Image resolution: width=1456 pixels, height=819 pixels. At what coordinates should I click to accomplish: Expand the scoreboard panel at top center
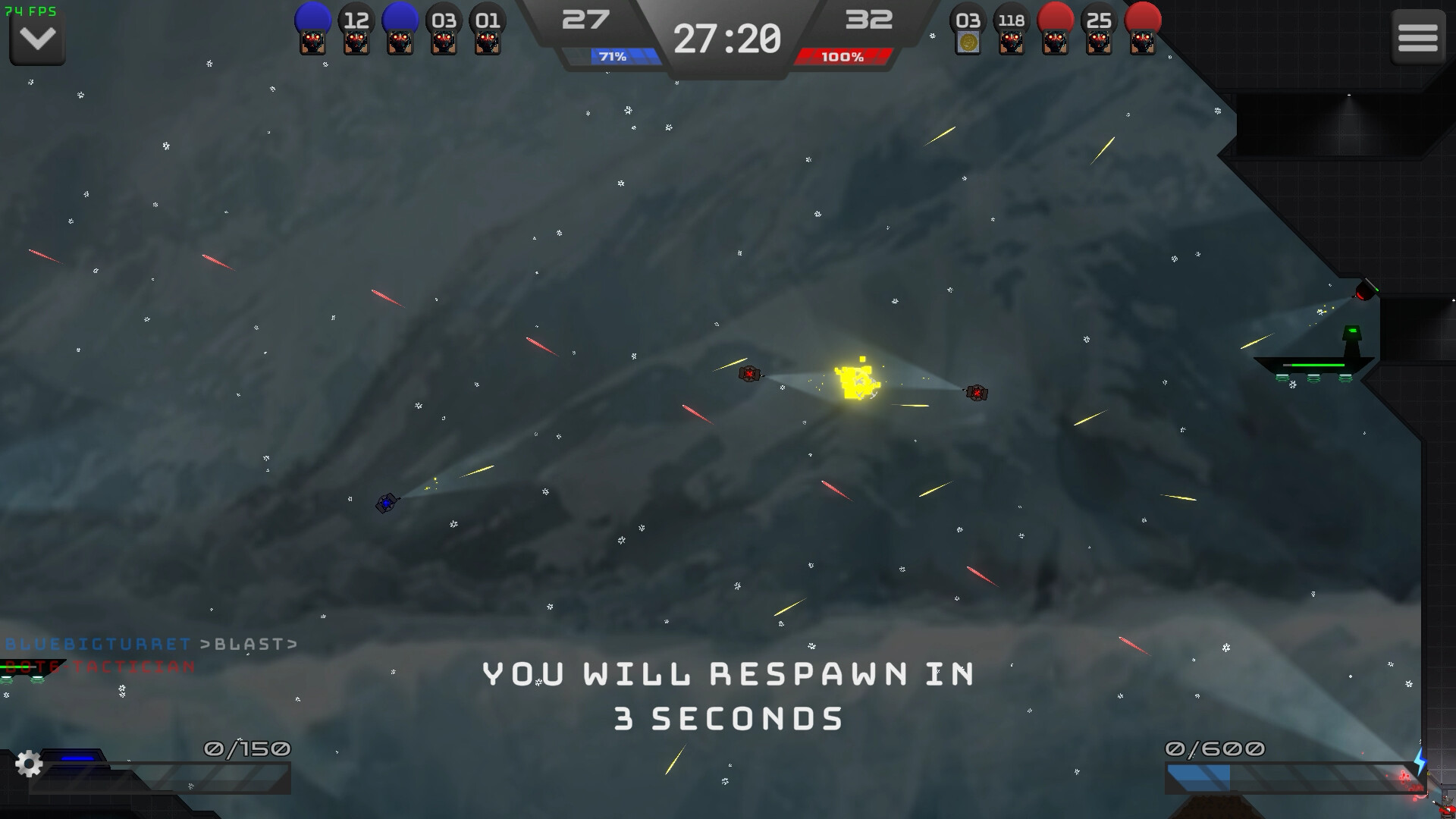pyautogui.click(x=728, y=38)
